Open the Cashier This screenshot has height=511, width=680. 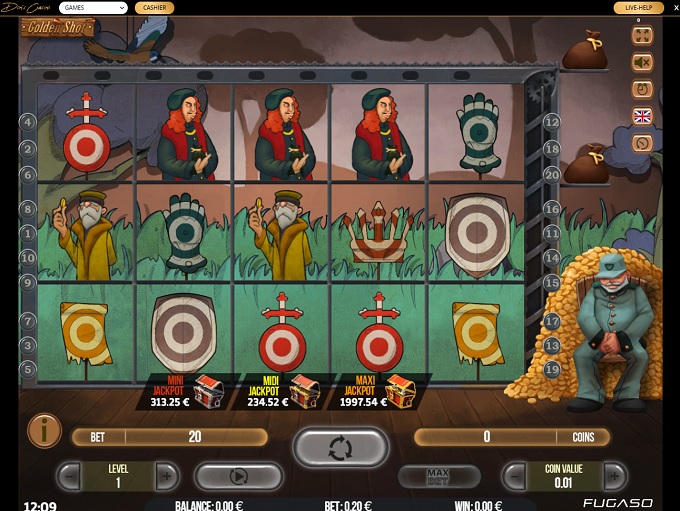pyautogui.click(x=154, y=8)
